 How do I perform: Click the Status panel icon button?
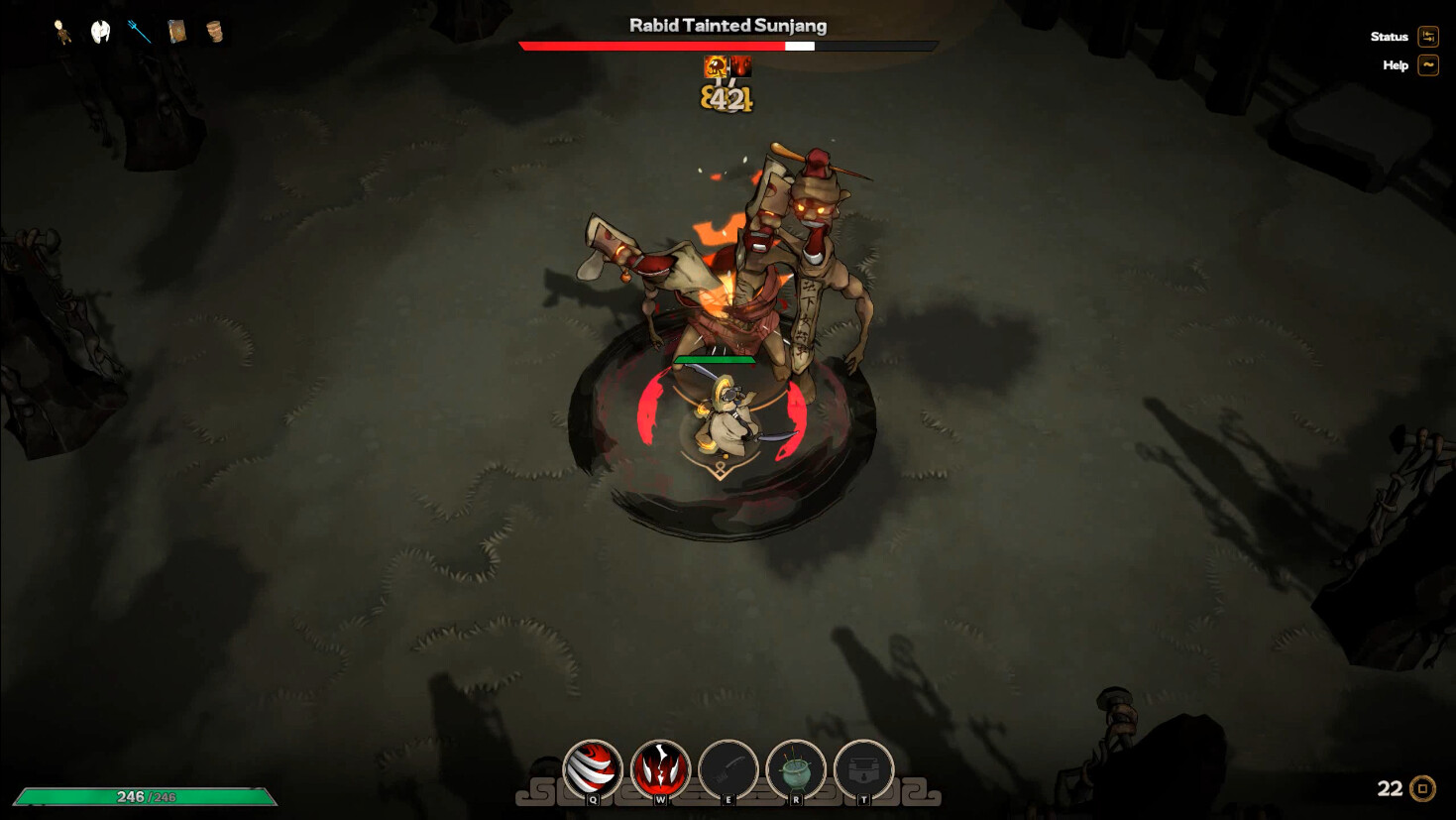point(1427,37)
